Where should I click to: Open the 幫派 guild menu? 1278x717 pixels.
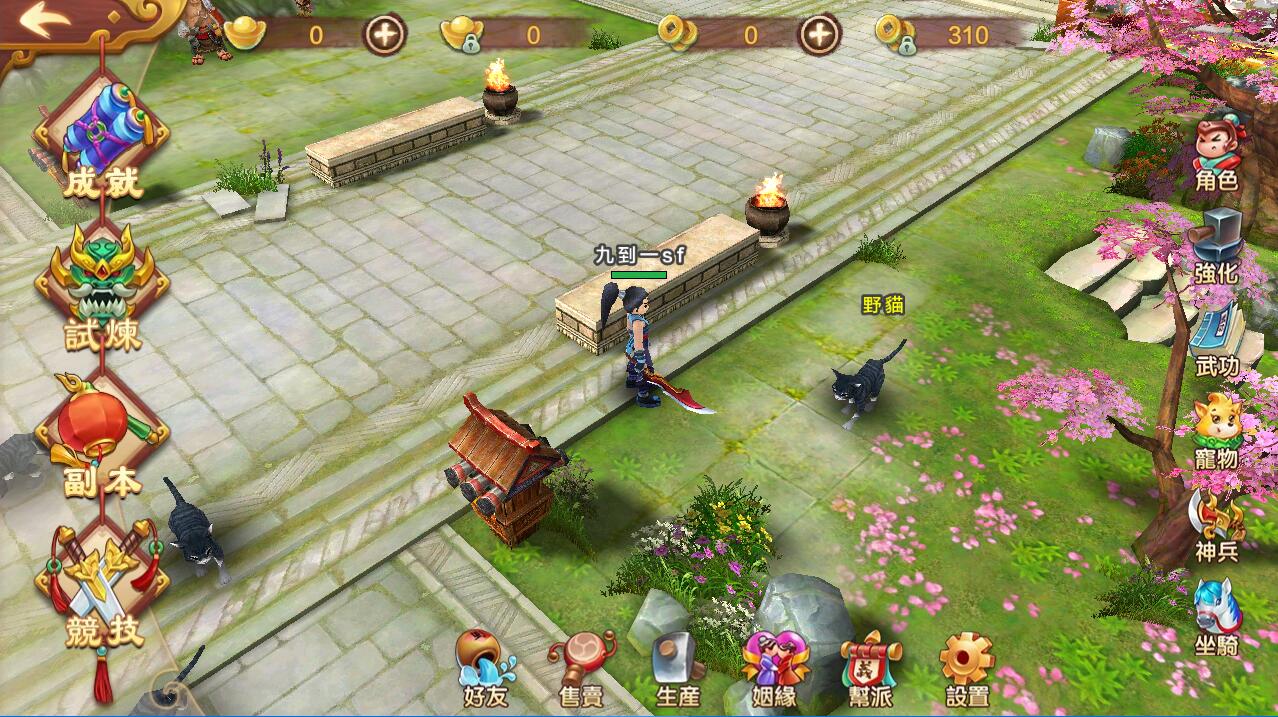[x=870, y=668]
